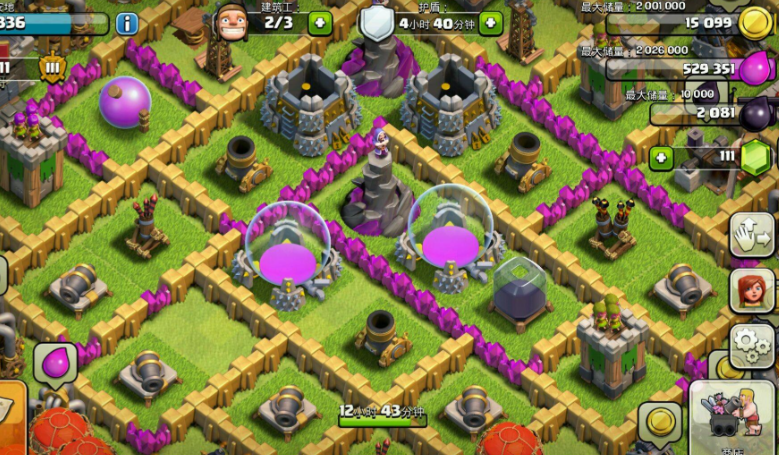Tap the league badge shield icon

pyautogui.click(x=52, y=68)
